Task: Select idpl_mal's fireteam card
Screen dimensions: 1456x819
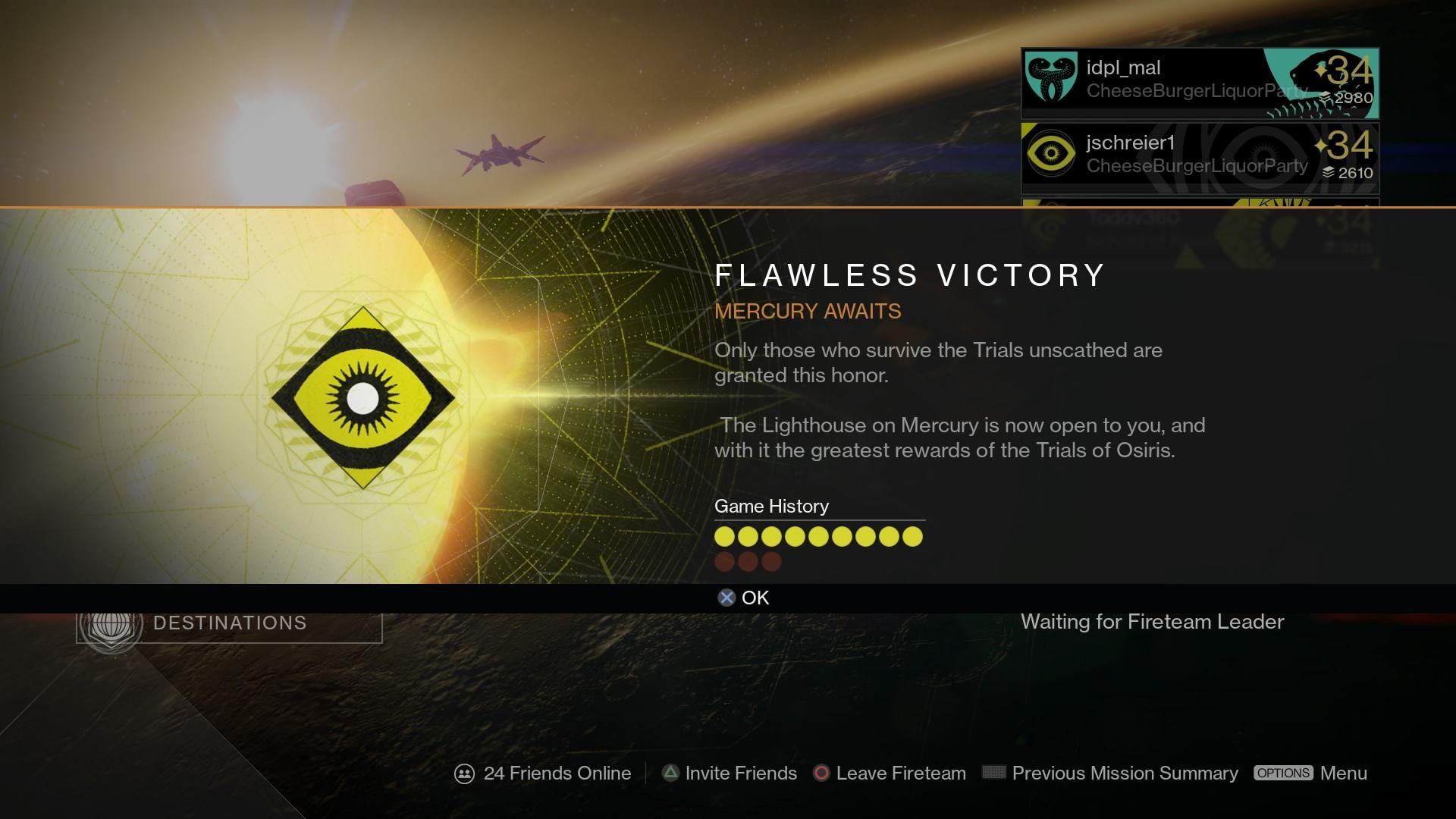Action: (1198, 82)
